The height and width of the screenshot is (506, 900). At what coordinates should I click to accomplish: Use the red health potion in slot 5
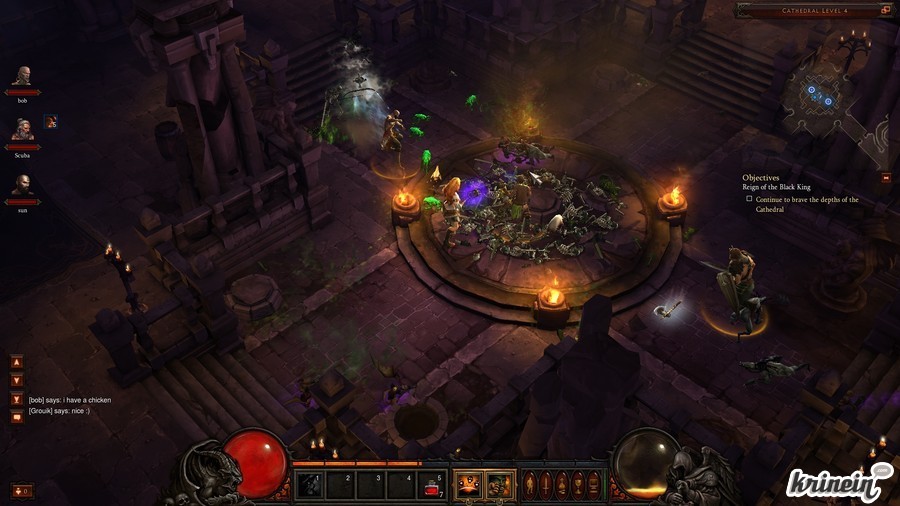pos(433,485)
